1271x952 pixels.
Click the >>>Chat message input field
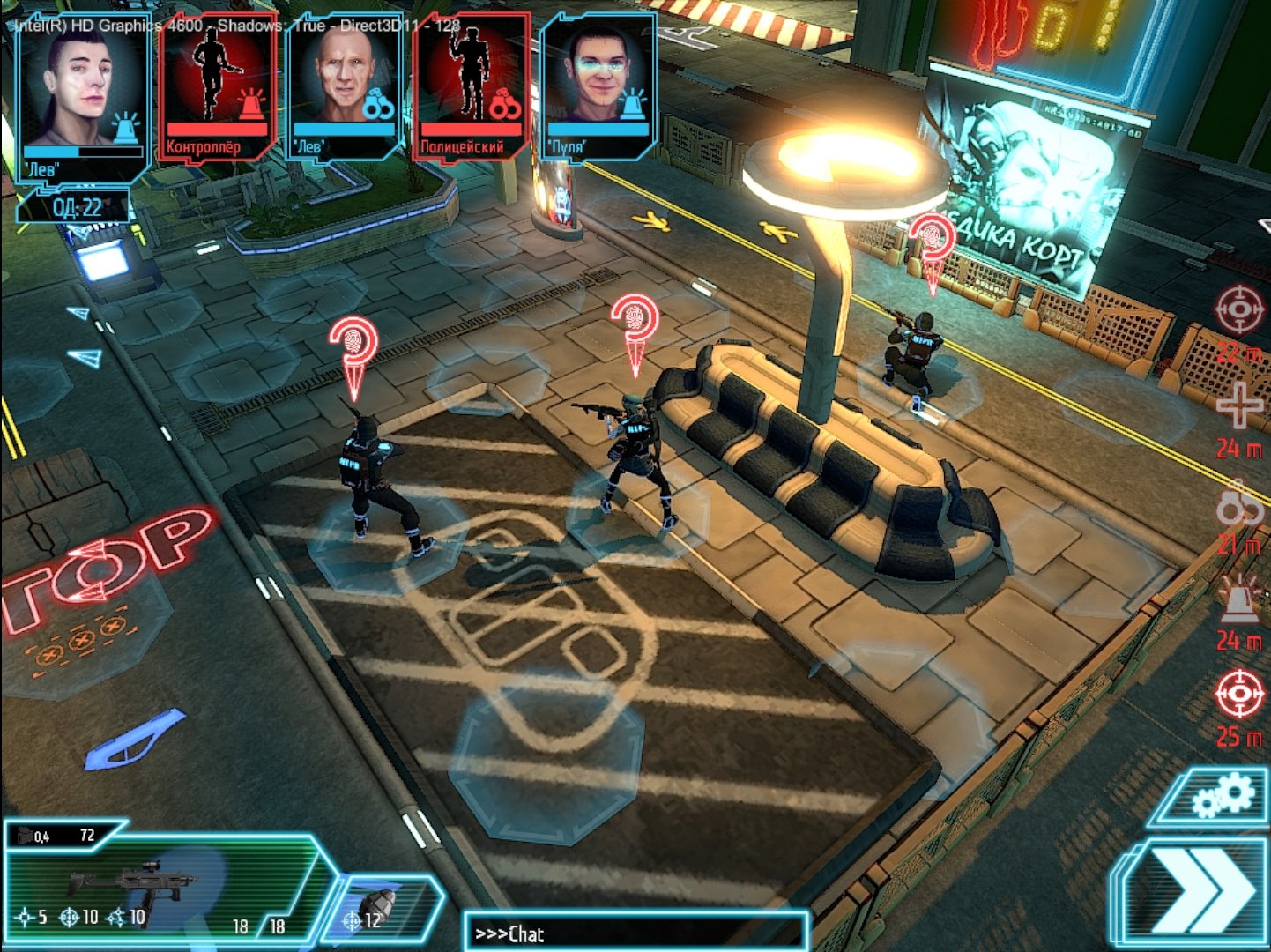pos(635,932)
